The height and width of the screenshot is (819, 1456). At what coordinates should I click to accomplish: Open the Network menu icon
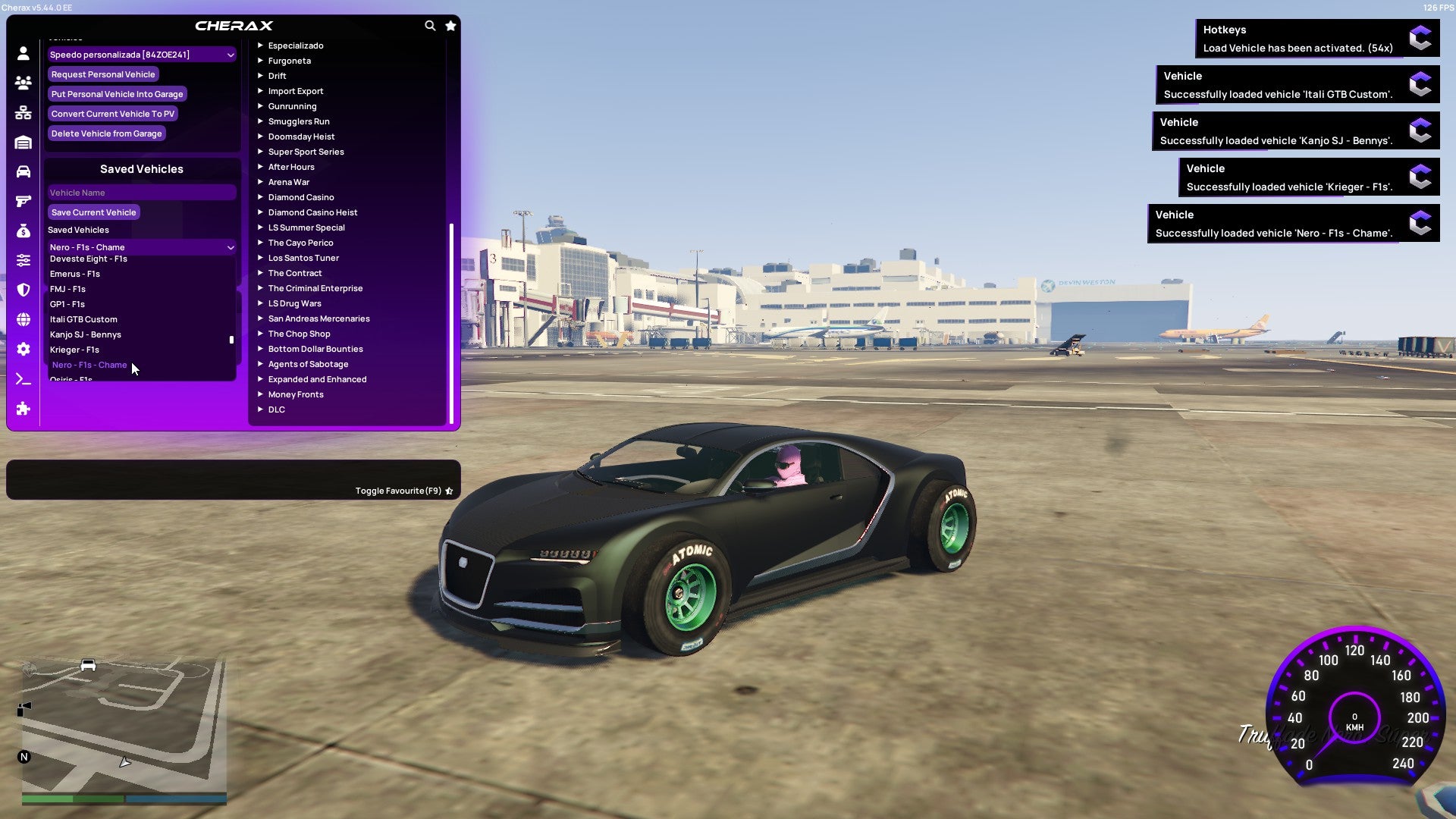(23, 112)
